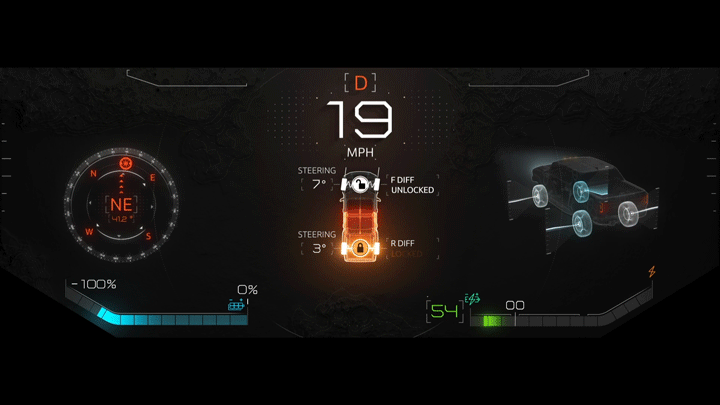Image resolution: width=720 pixels, height=405 pixels.
Task: Click the green charging plug icon
Action: click(x=473, y=299)
